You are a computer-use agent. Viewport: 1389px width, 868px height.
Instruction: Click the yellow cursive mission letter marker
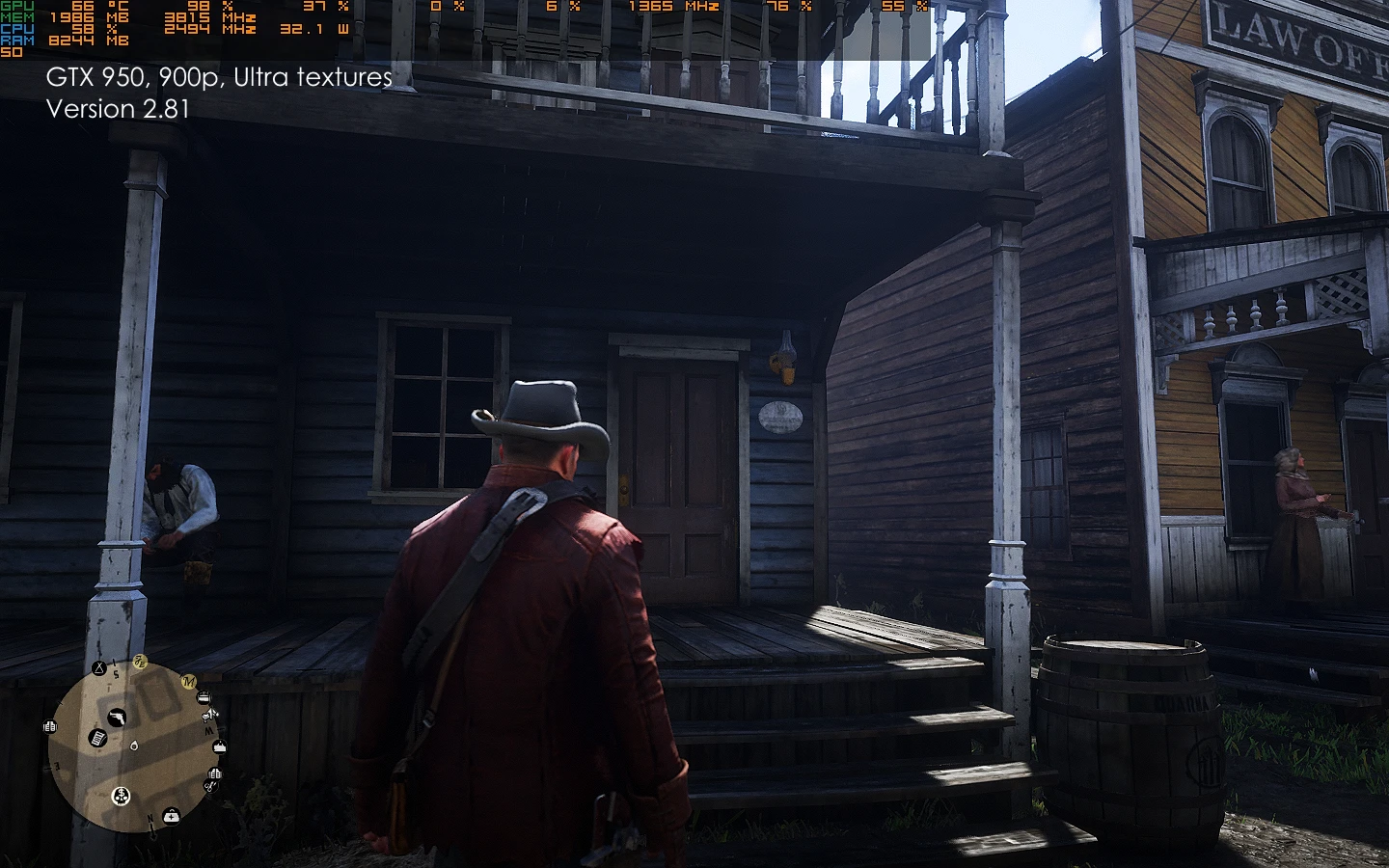click(x=140, y=662)
